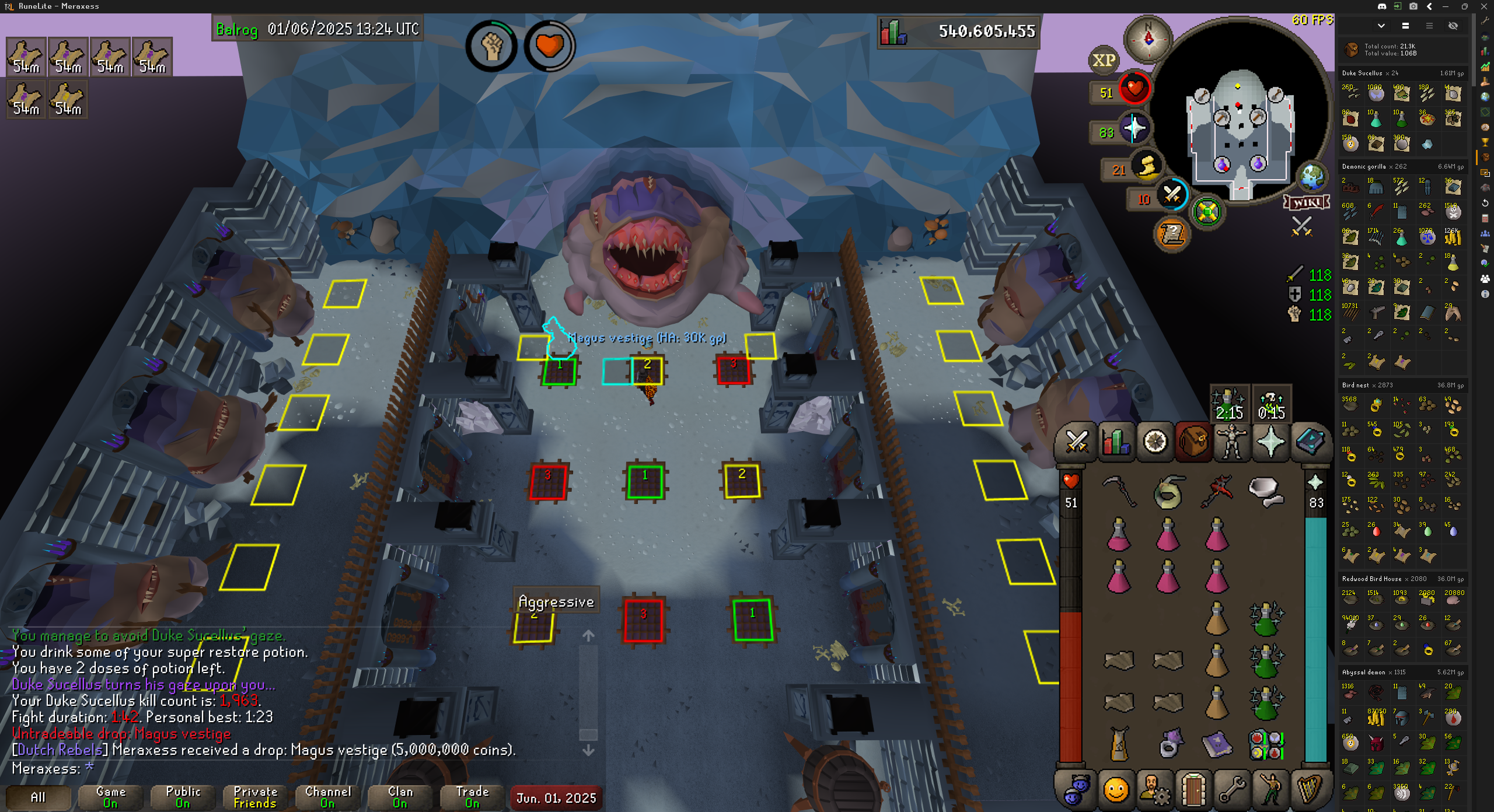Toggle run using the boot orb

(x=1147, y=167)
